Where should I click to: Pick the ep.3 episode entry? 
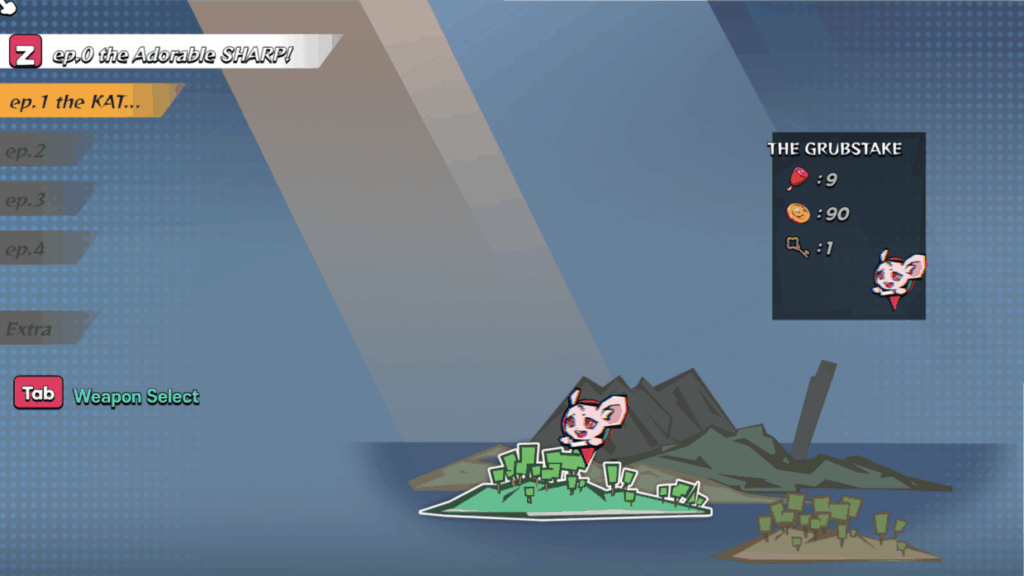(x=40, y=200)
